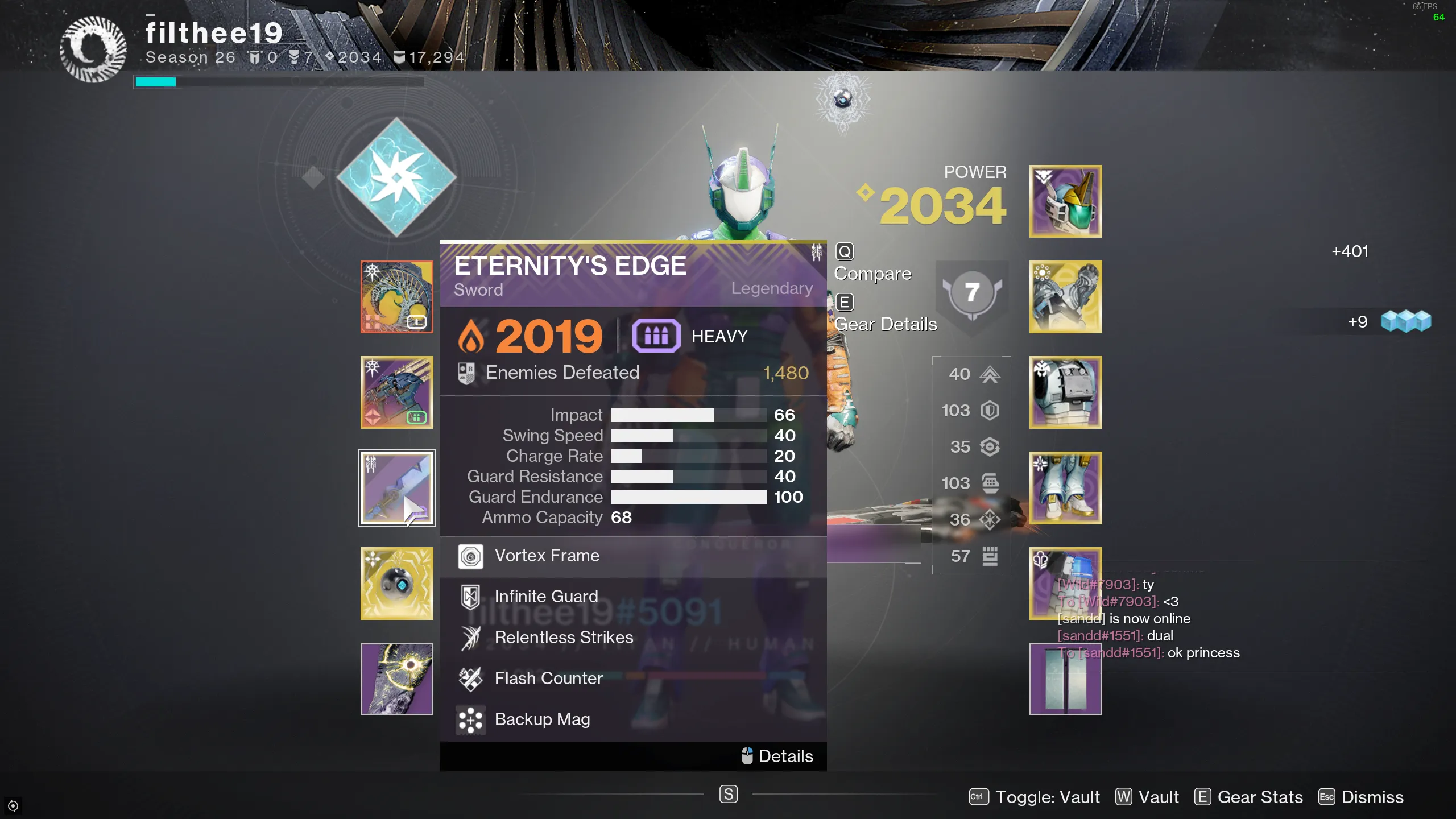Select the equipped helmet slot

(x=1065, y=201)
